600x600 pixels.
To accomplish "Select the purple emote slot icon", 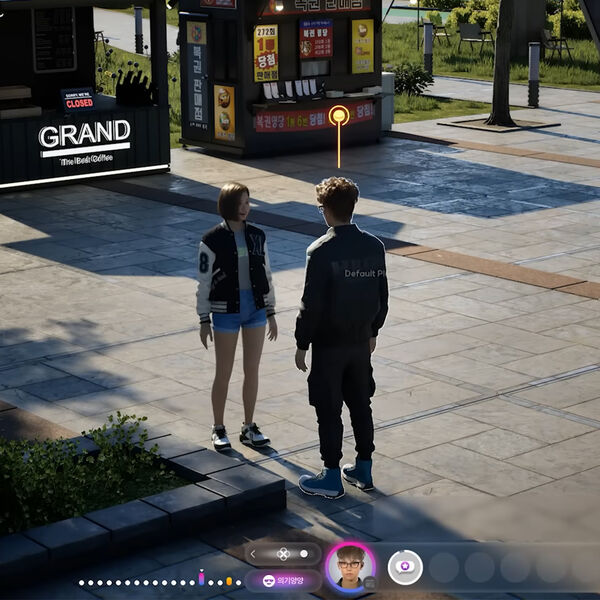I will (405, 567).
